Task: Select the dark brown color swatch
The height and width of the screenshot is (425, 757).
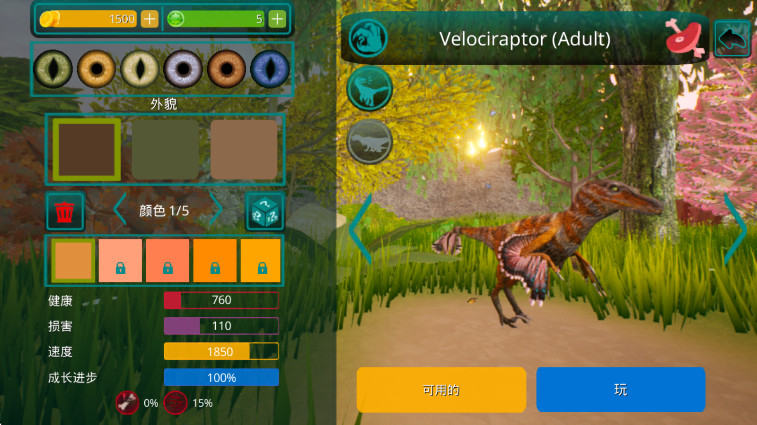Action: click(x=87, y=149)
